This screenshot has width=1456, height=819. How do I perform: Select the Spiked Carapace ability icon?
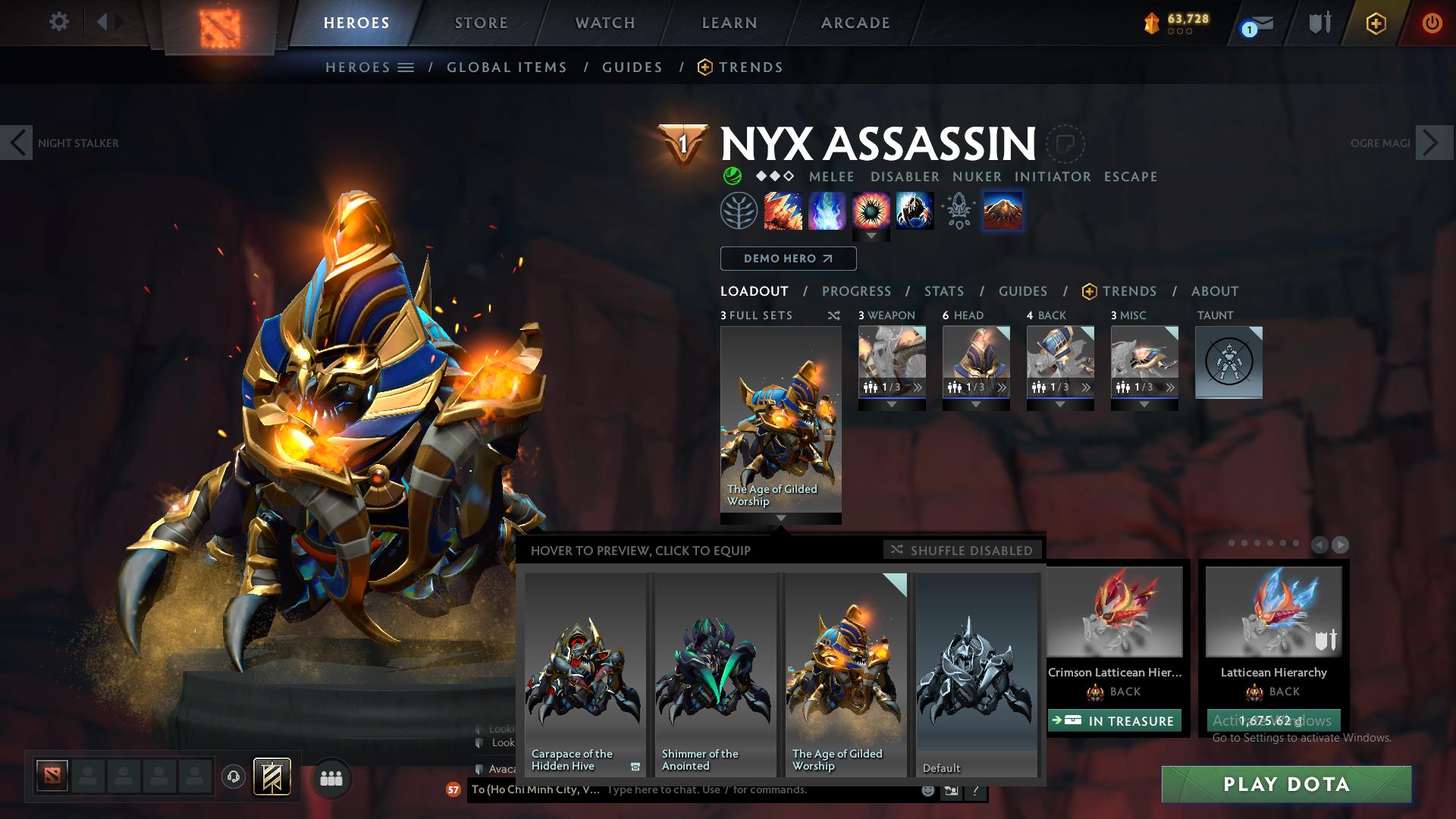(x=872, y=211)
